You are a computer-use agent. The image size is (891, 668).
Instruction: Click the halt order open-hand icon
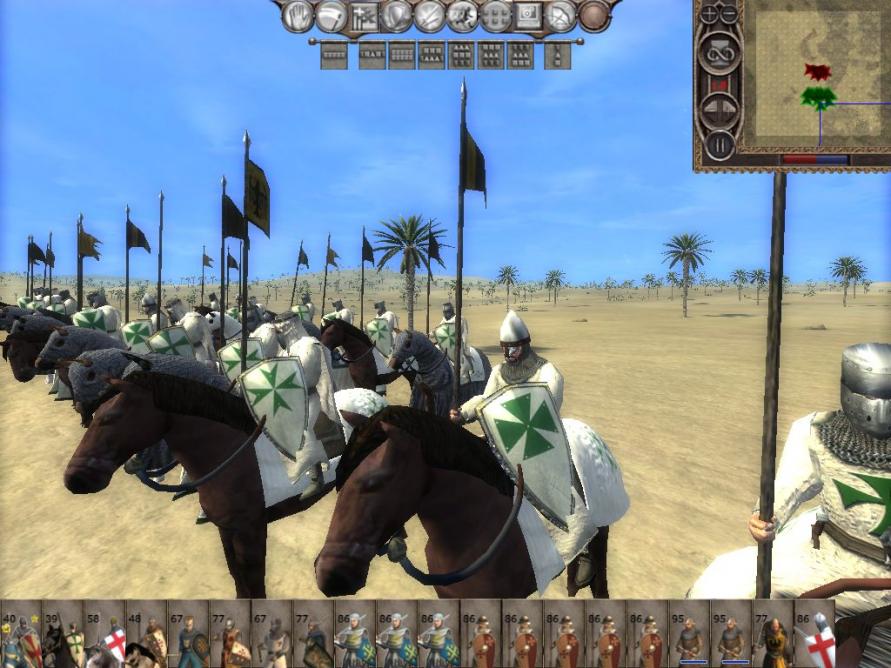click(298, 16)
